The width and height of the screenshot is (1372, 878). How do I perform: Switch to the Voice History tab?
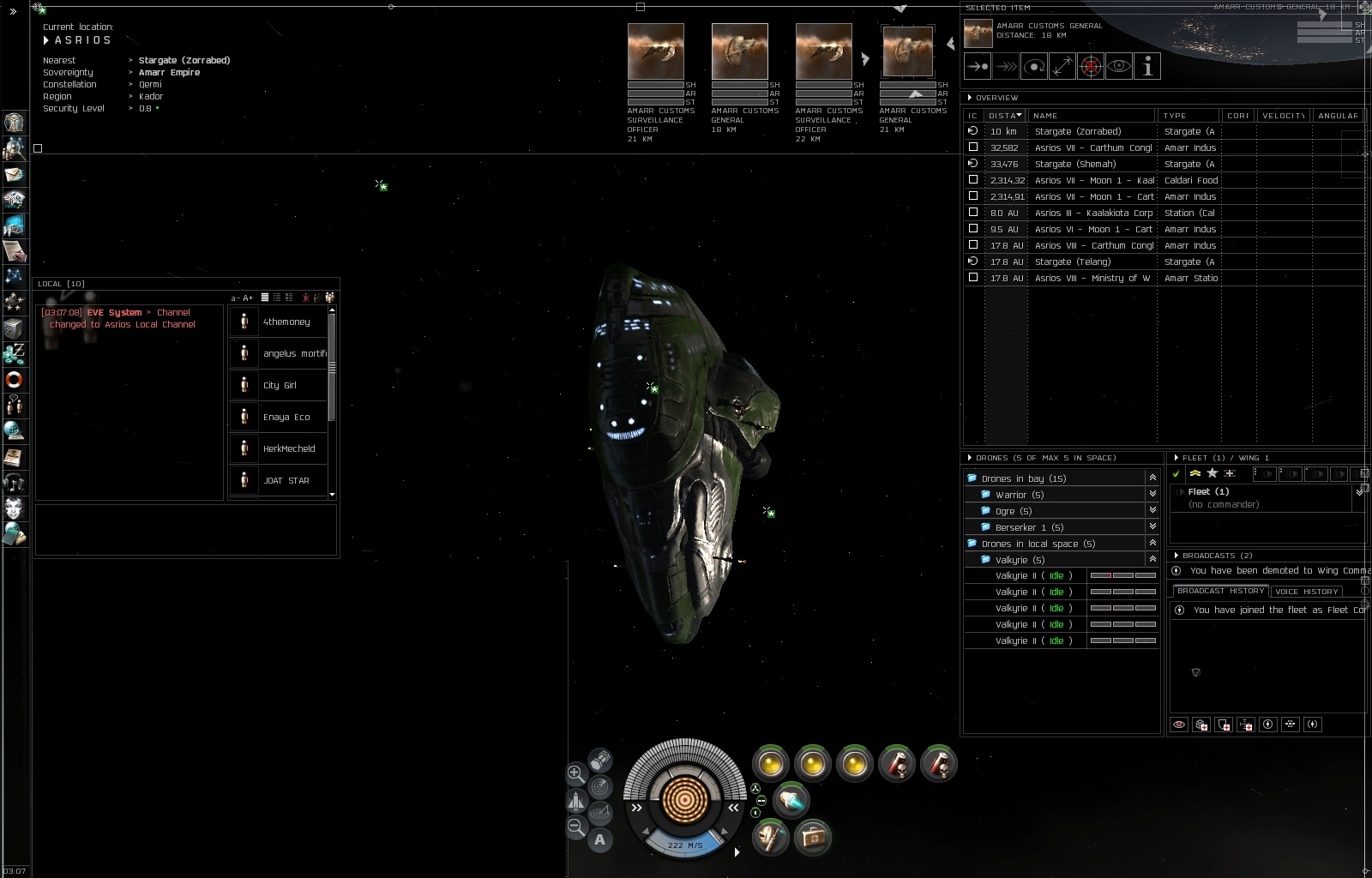coord(1306,592)
